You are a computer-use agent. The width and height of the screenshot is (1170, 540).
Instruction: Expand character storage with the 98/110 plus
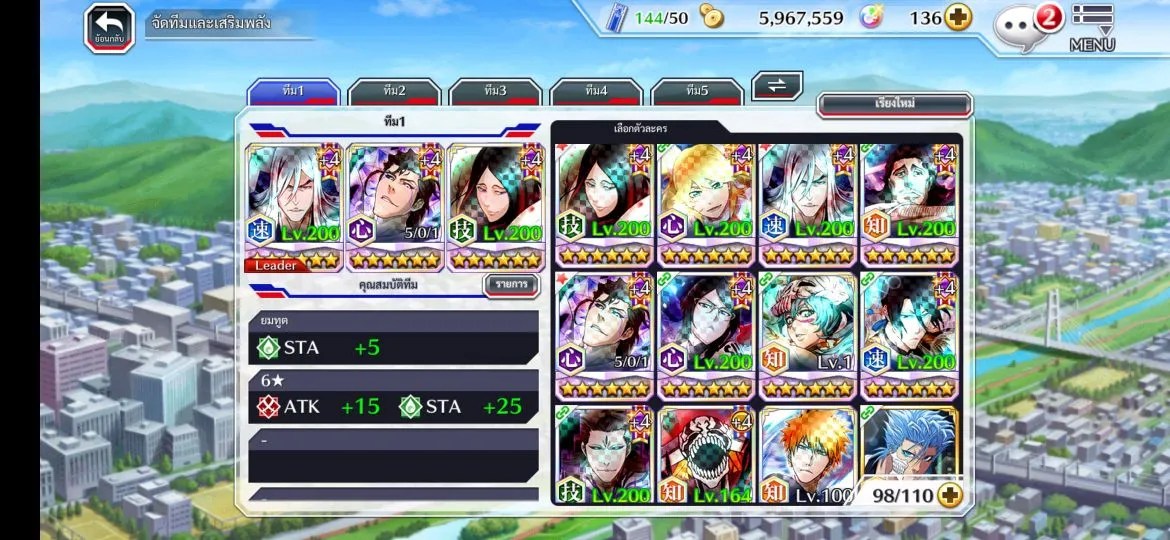pos(949,495)
